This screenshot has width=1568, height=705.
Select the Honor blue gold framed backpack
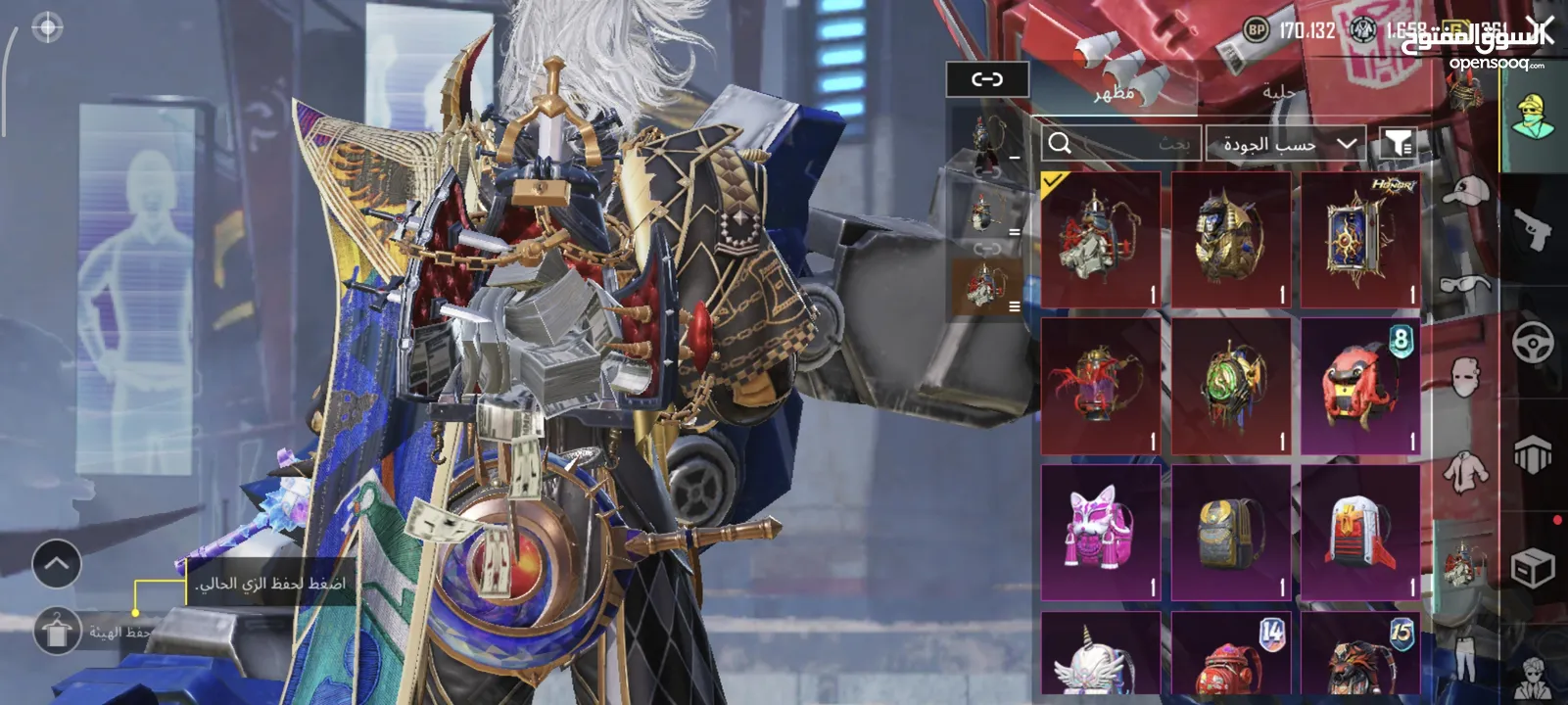pos(1359,241)
